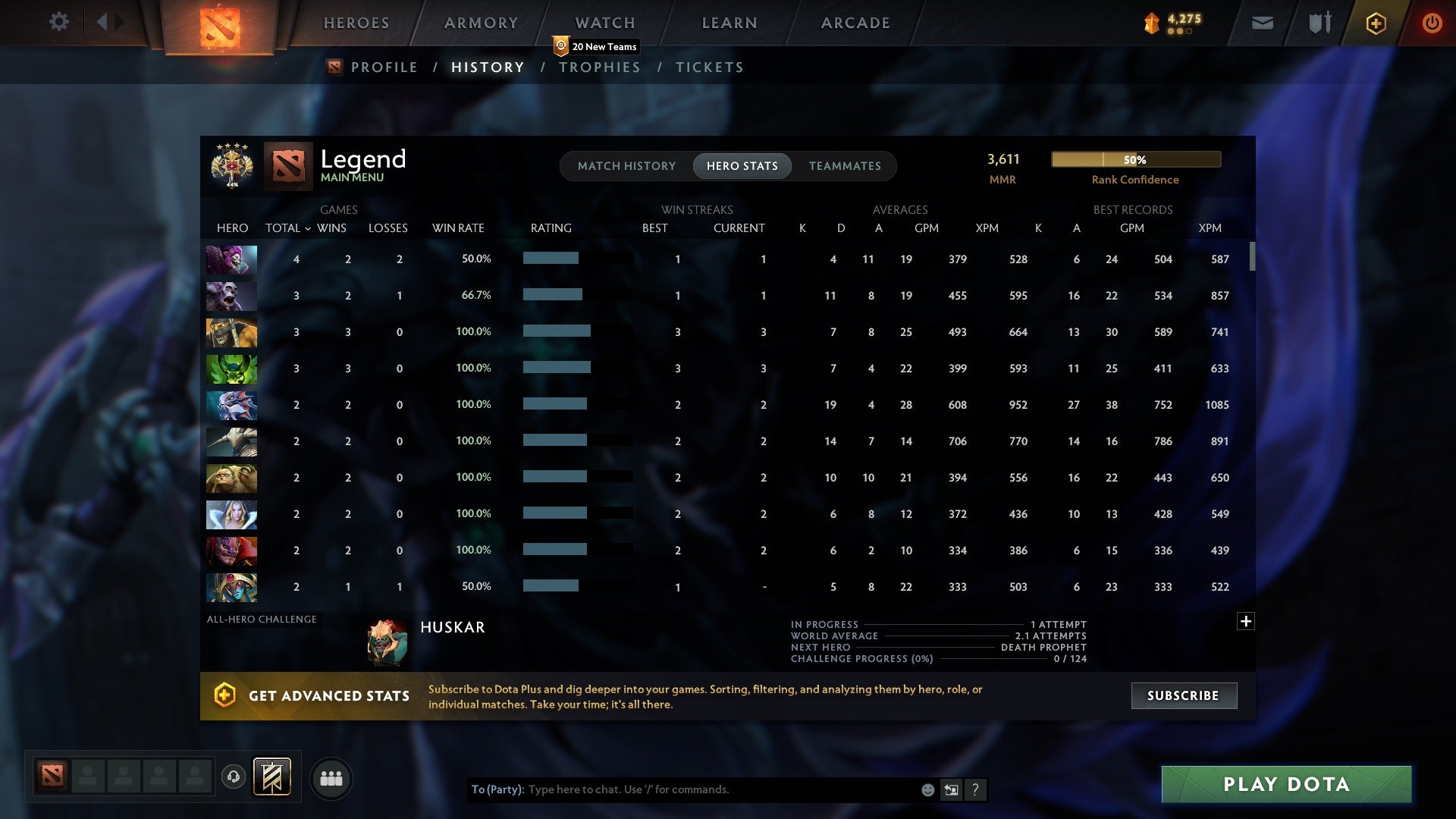Open the settings gear icon
This screenshot has height=819, width=1456.
pos(59,22)
